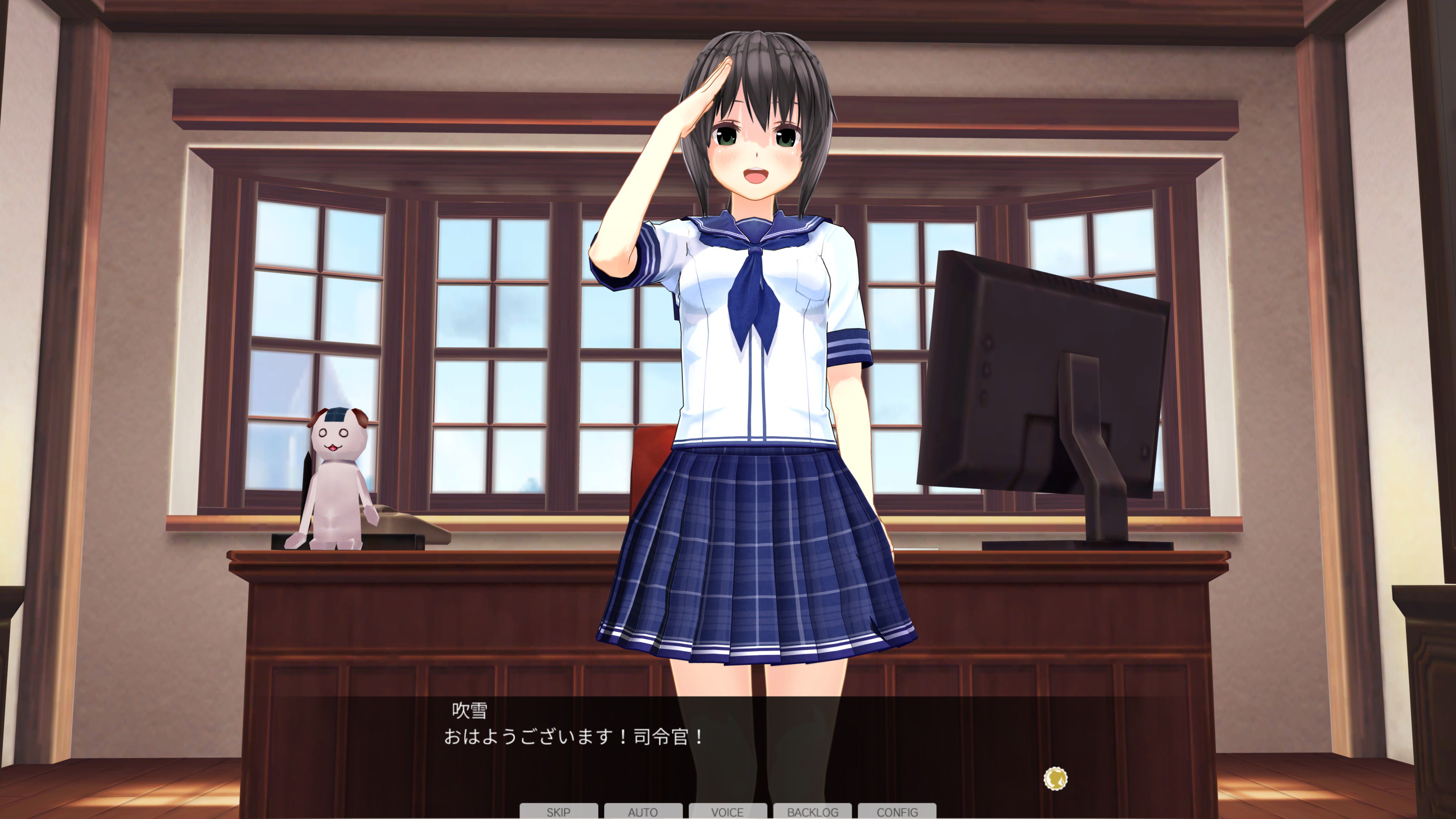Replay the line with VOICE button

727,811
